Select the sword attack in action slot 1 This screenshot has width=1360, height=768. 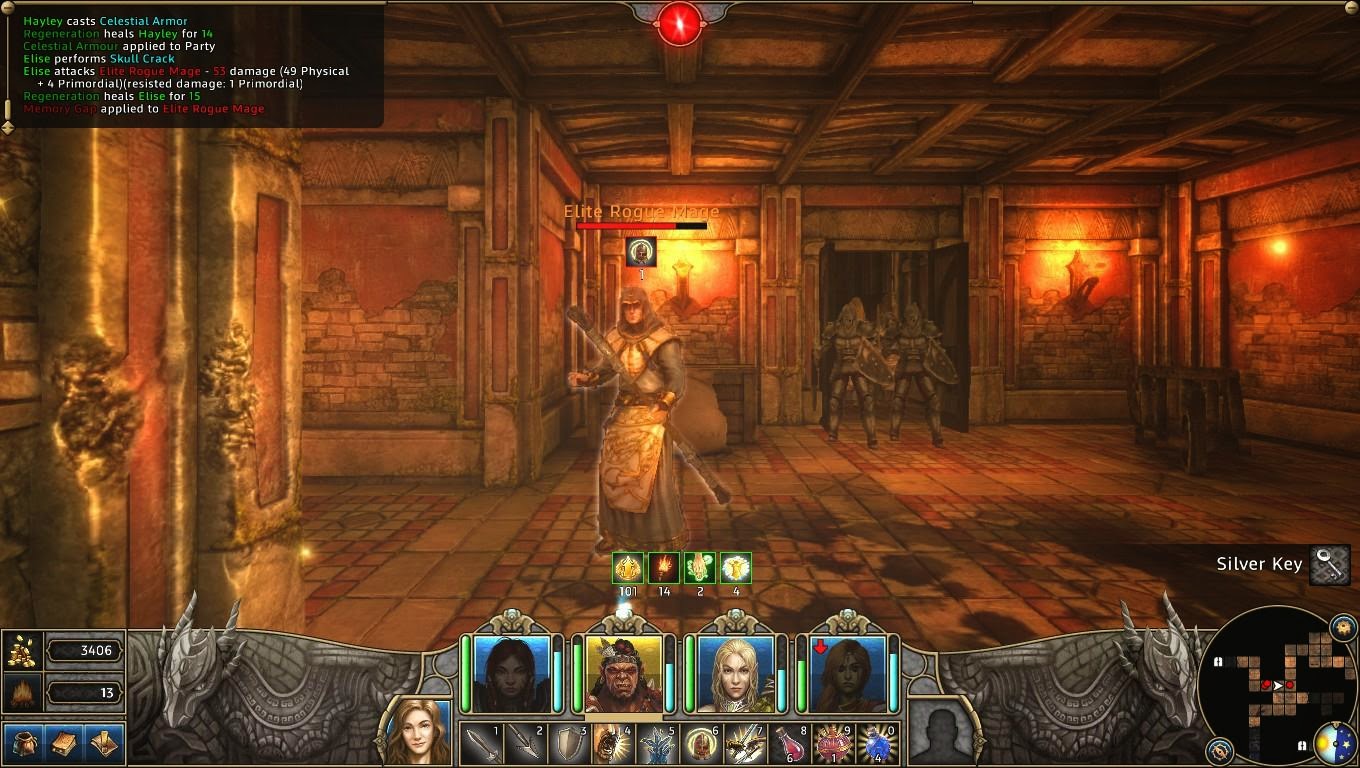tap(480, 744)
